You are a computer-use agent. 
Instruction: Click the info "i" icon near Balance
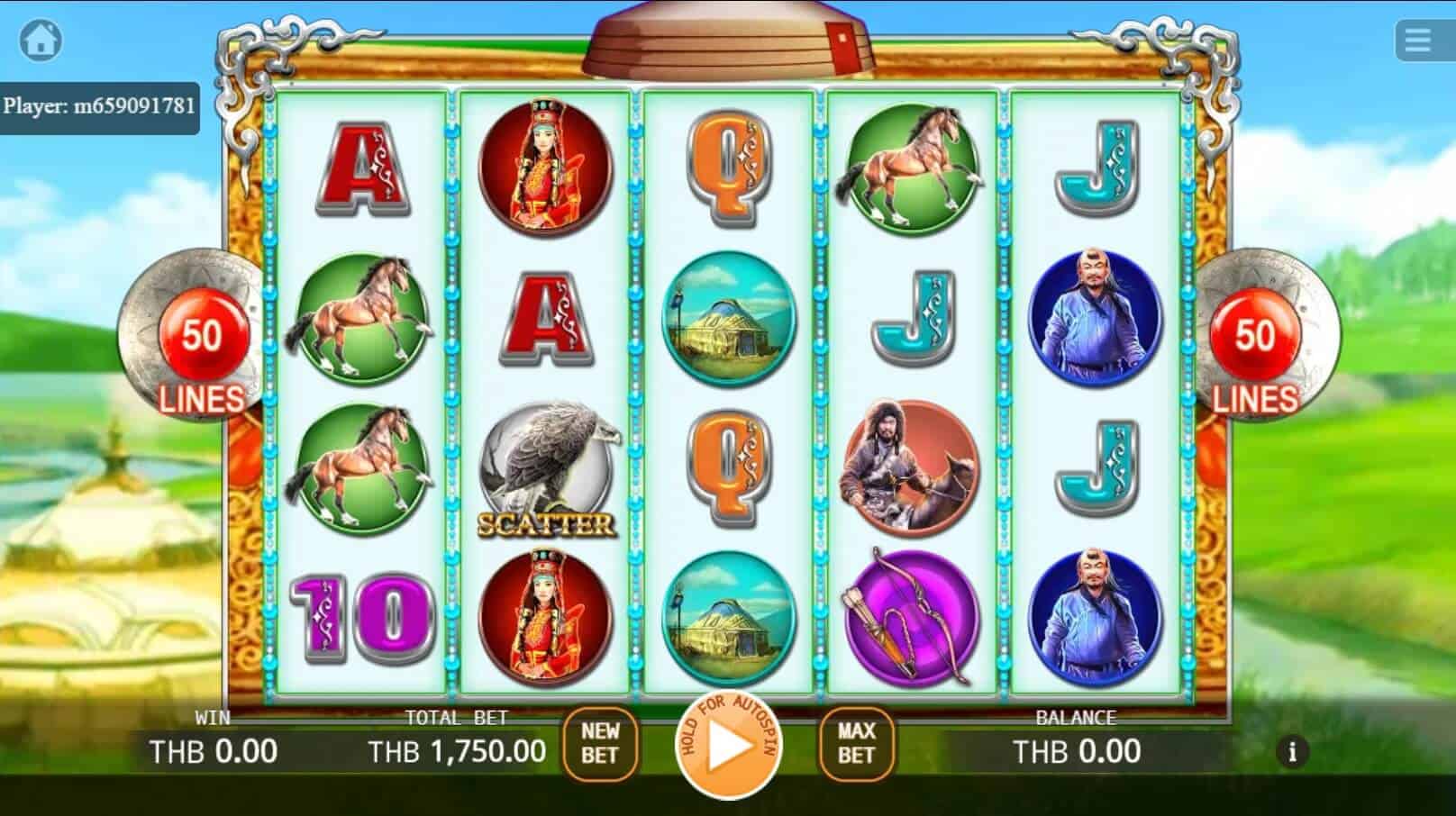point(1292,749)
